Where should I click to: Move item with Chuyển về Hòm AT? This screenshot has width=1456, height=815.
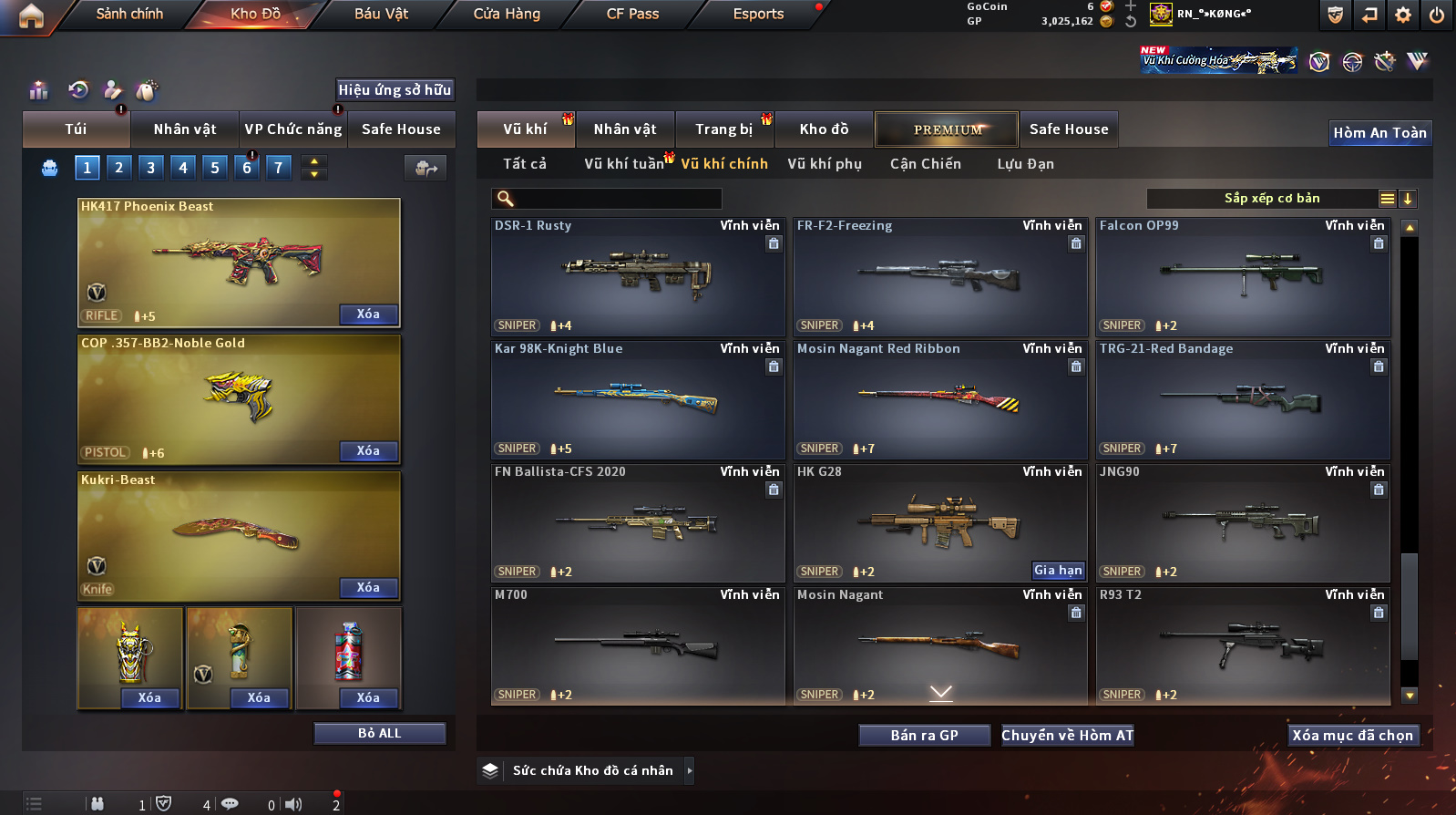1068,736
